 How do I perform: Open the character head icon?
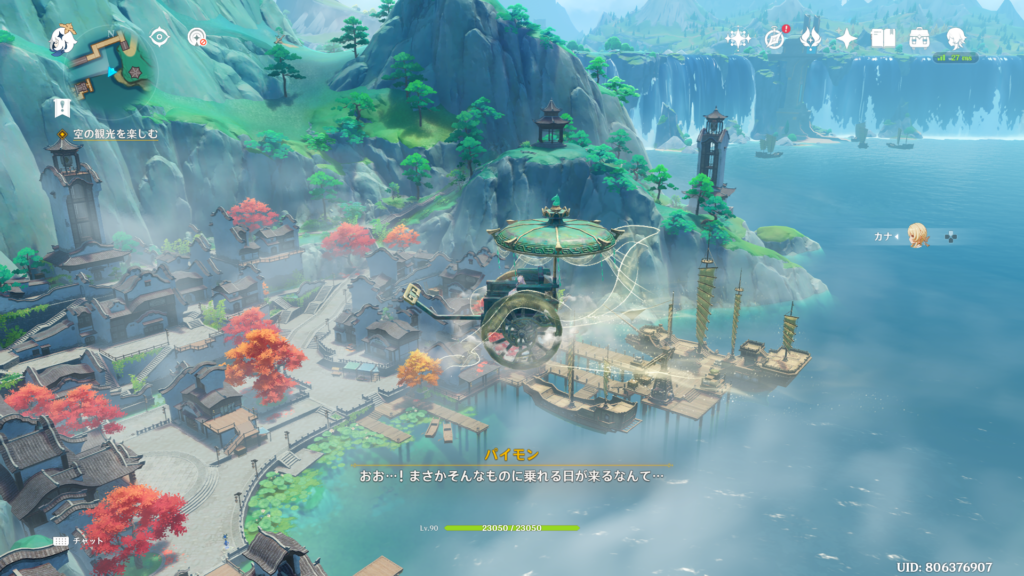(956, 39)
